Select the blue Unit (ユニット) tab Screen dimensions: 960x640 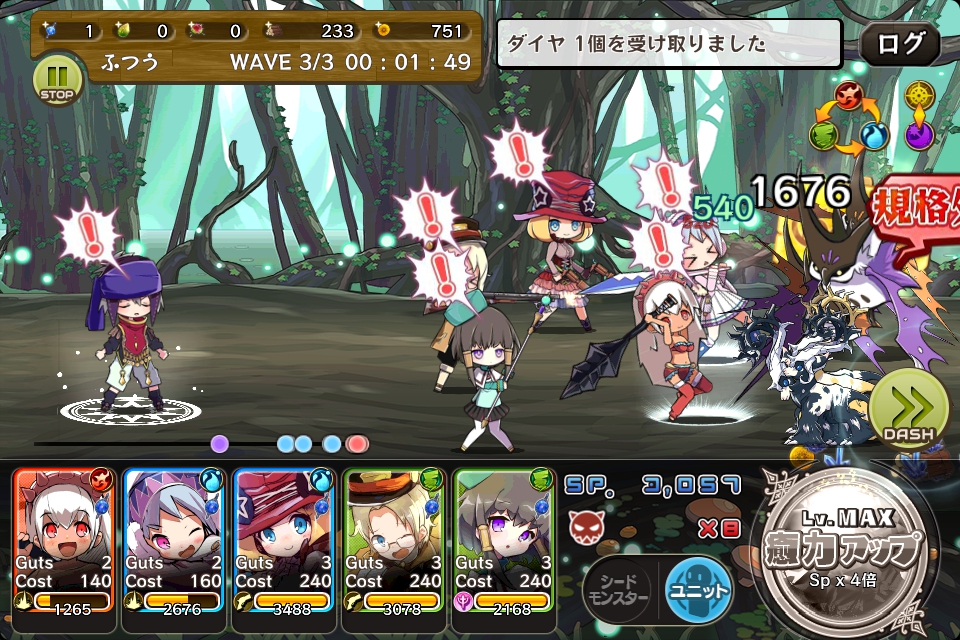point(697,590)
